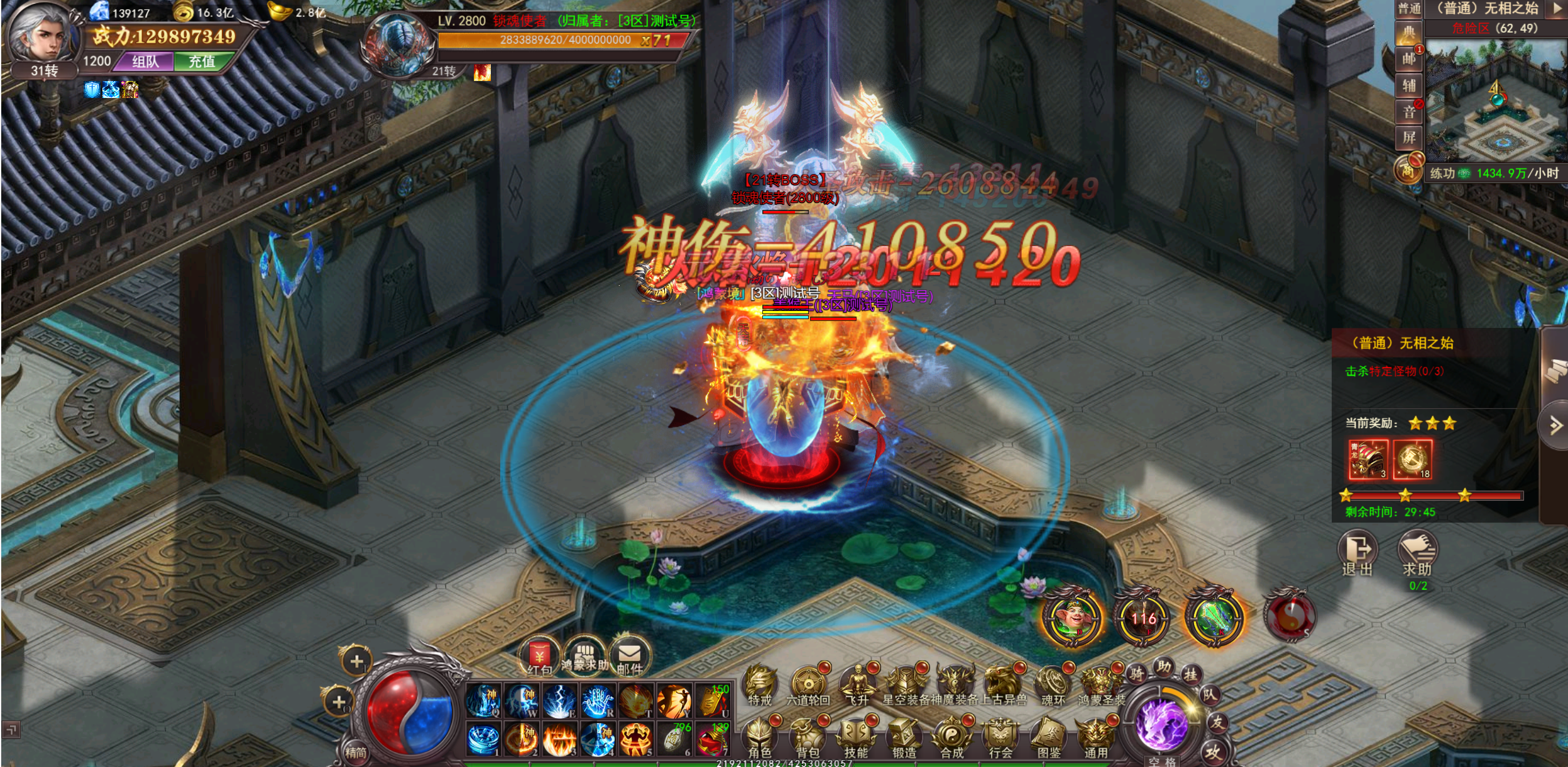Click the 红包 red envelope icon
1568x767 pixels.
pos(539,656)
